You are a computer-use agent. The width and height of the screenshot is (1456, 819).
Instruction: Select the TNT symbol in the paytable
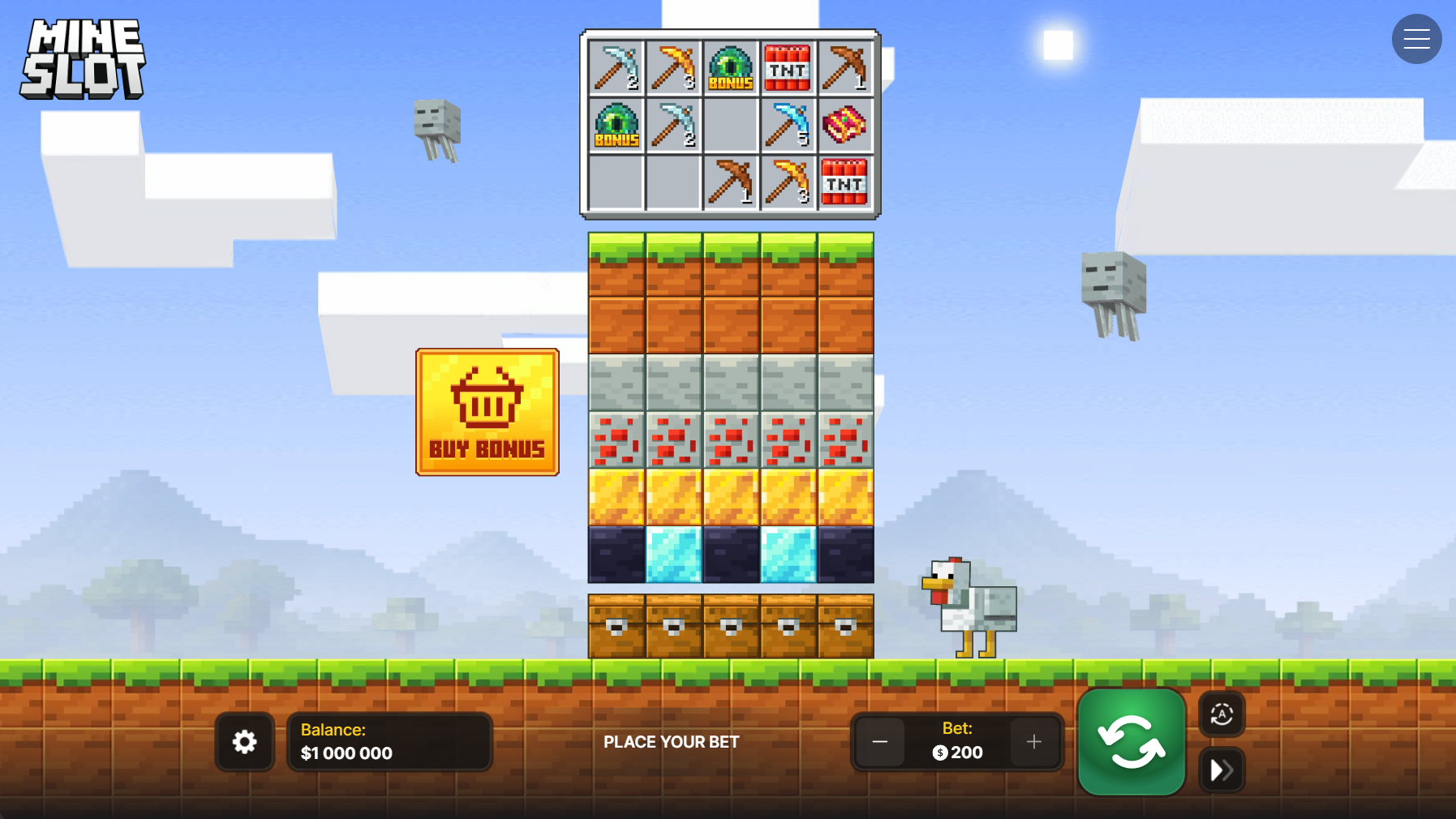[787, 67]
